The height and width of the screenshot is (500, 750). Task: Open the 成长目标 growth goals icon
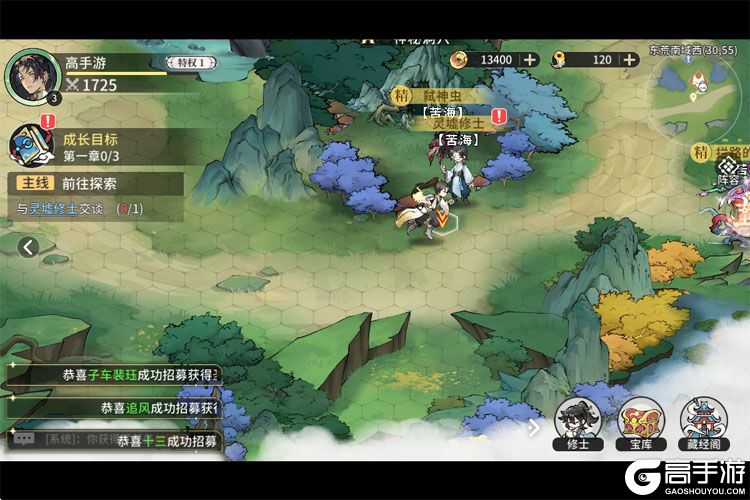tap(30, 146)
